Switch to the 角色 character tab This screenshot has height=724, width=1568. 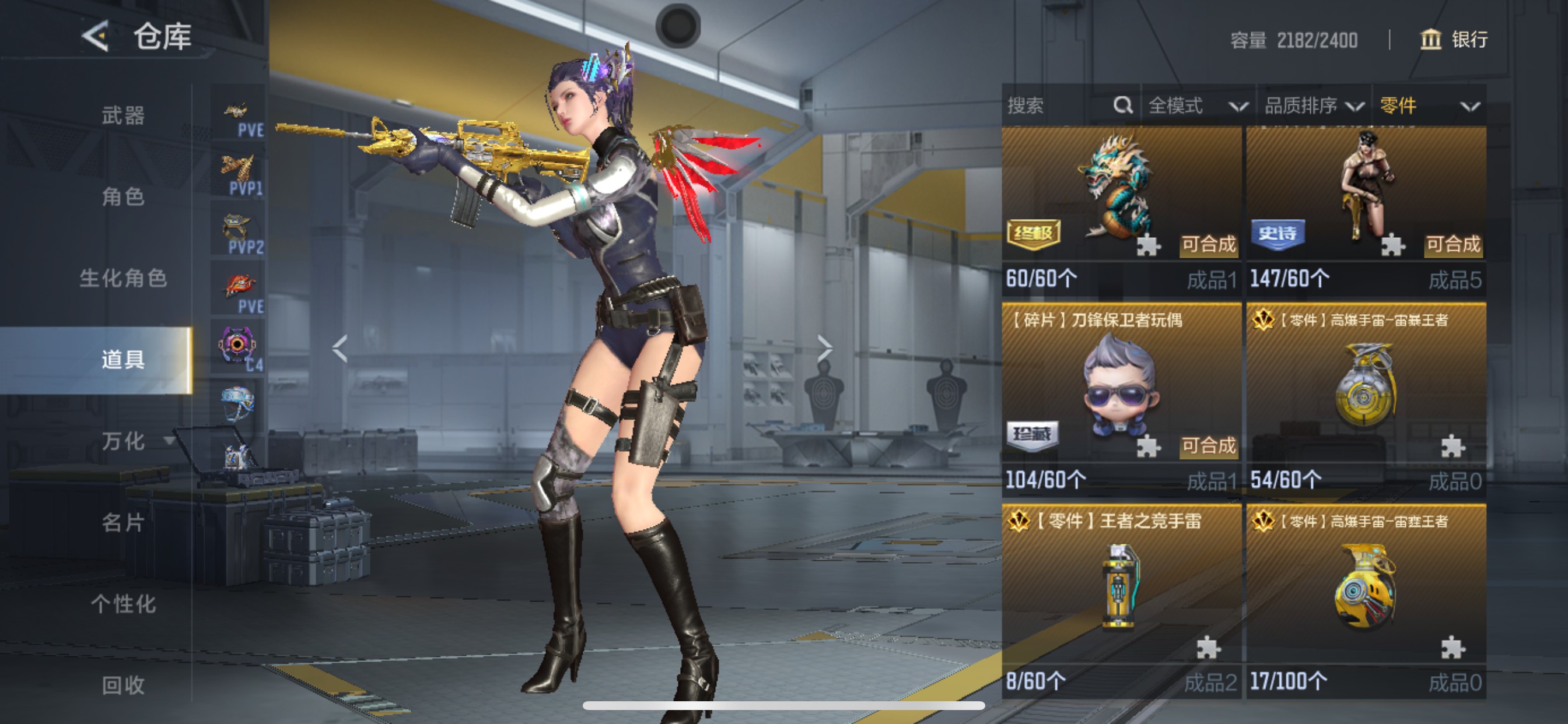point(123,196)
